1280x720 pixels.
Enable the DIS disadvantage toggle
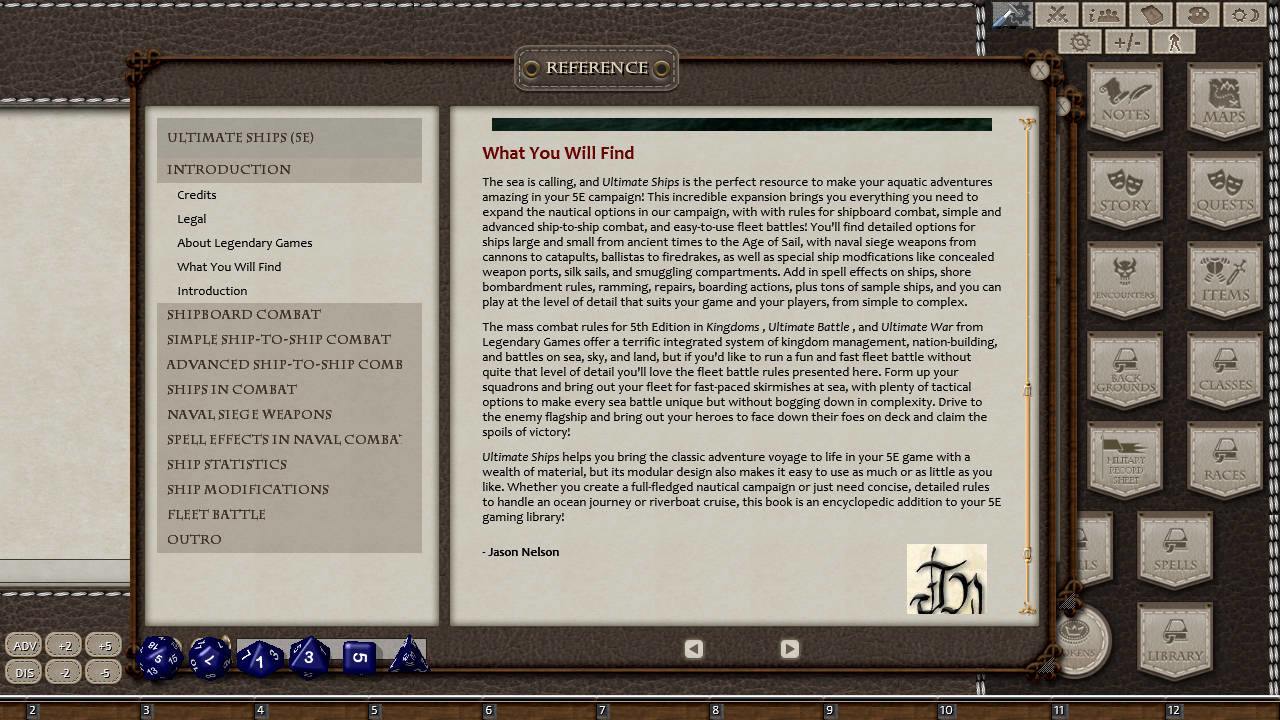click(x=23, y=672)
